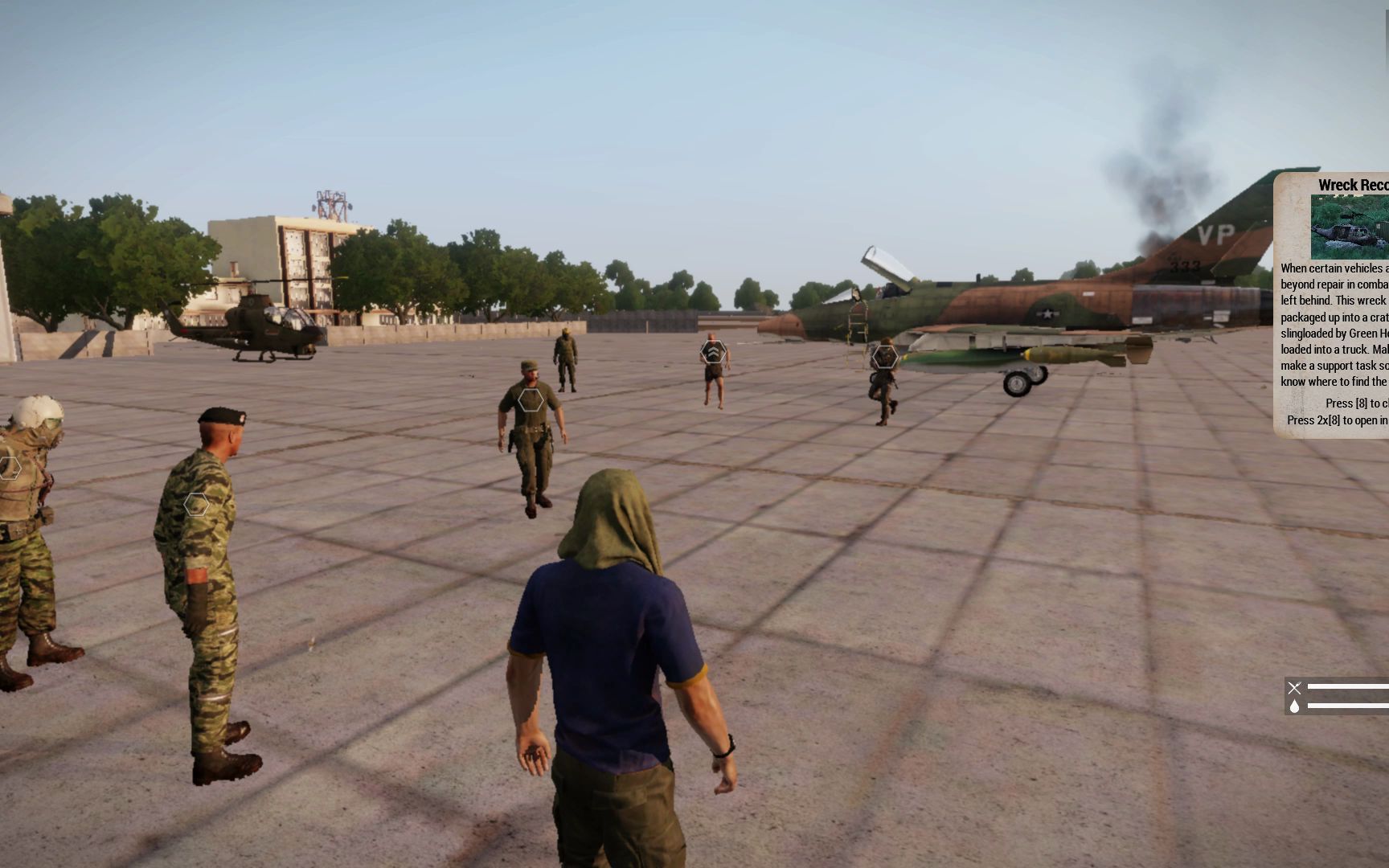The height and width of the screenshot is (868, 1389).
Task: Select the hexagon marker over the tiger-stripe soldier
Action: (x=195, y=505)
